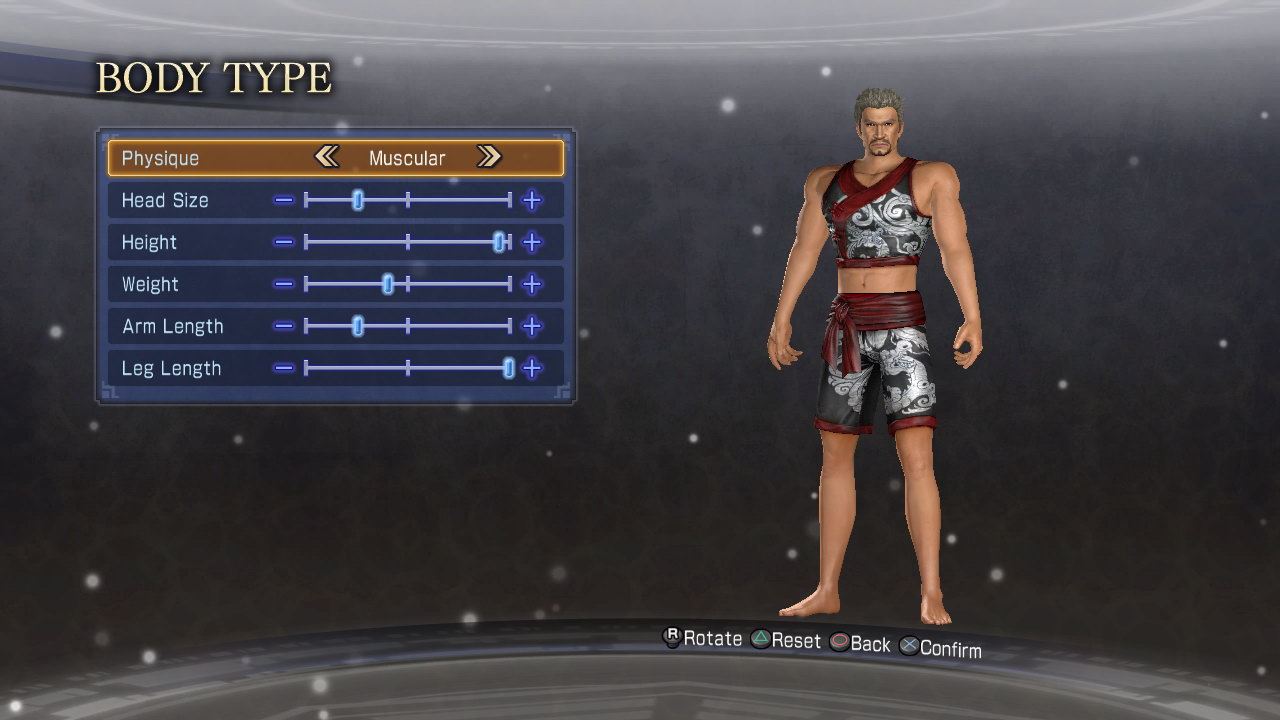Decrease Weight with the minus button
Screen dimensions: 1280x720
point(284,284)
